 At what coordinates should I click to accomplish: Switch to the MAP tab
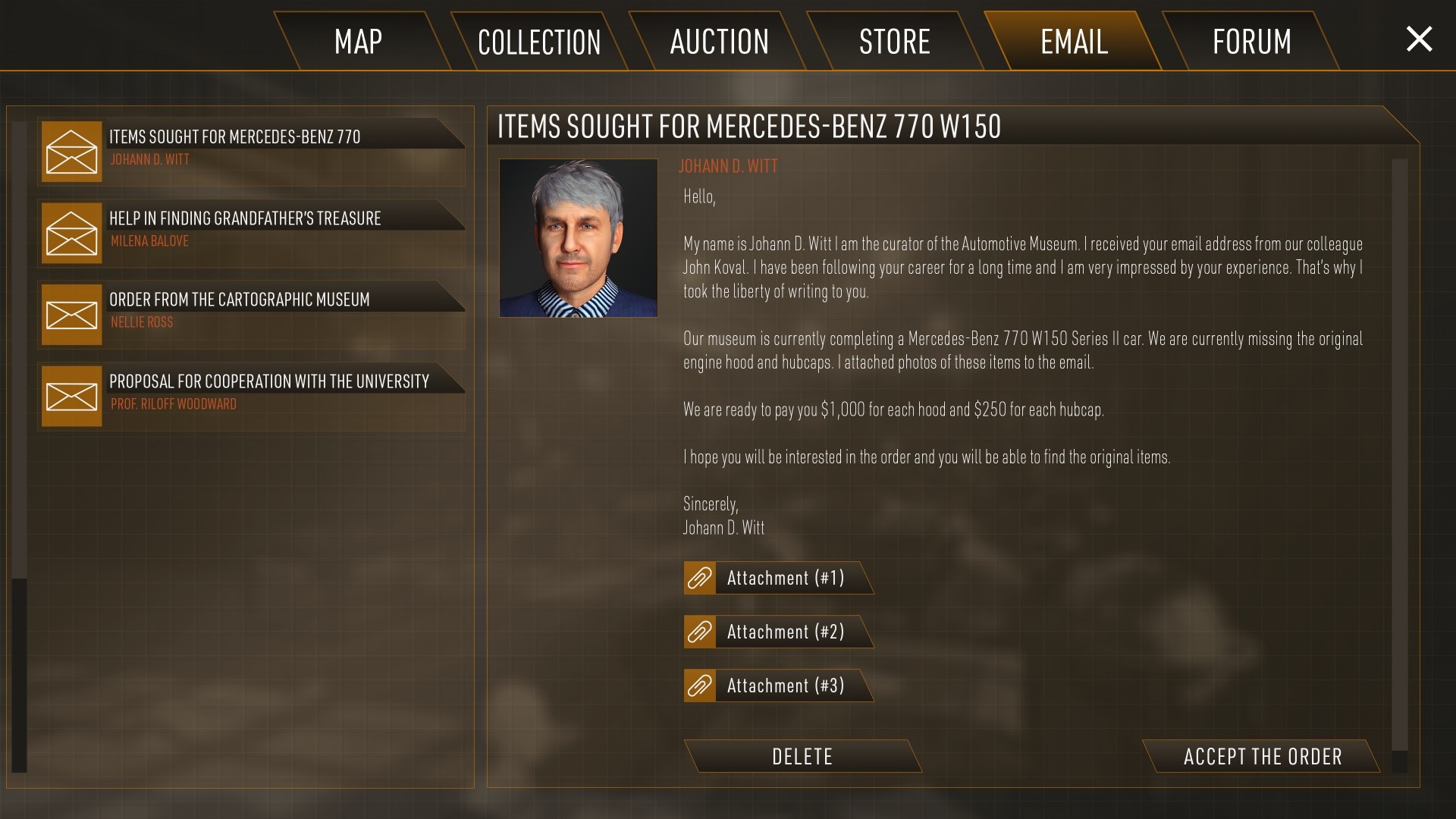coord(358,42)
